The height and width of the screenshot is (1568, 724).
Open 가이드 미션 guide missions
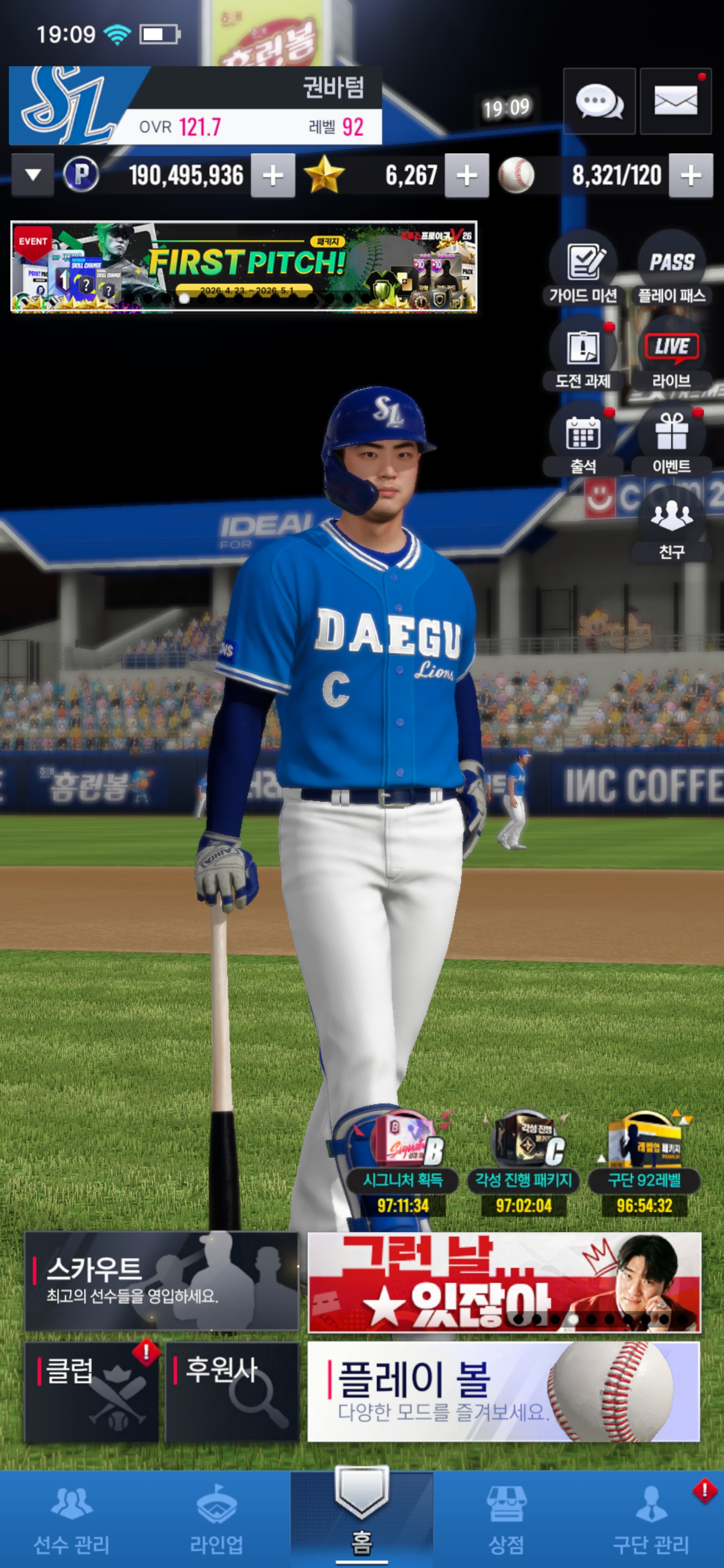pos(583,268)
